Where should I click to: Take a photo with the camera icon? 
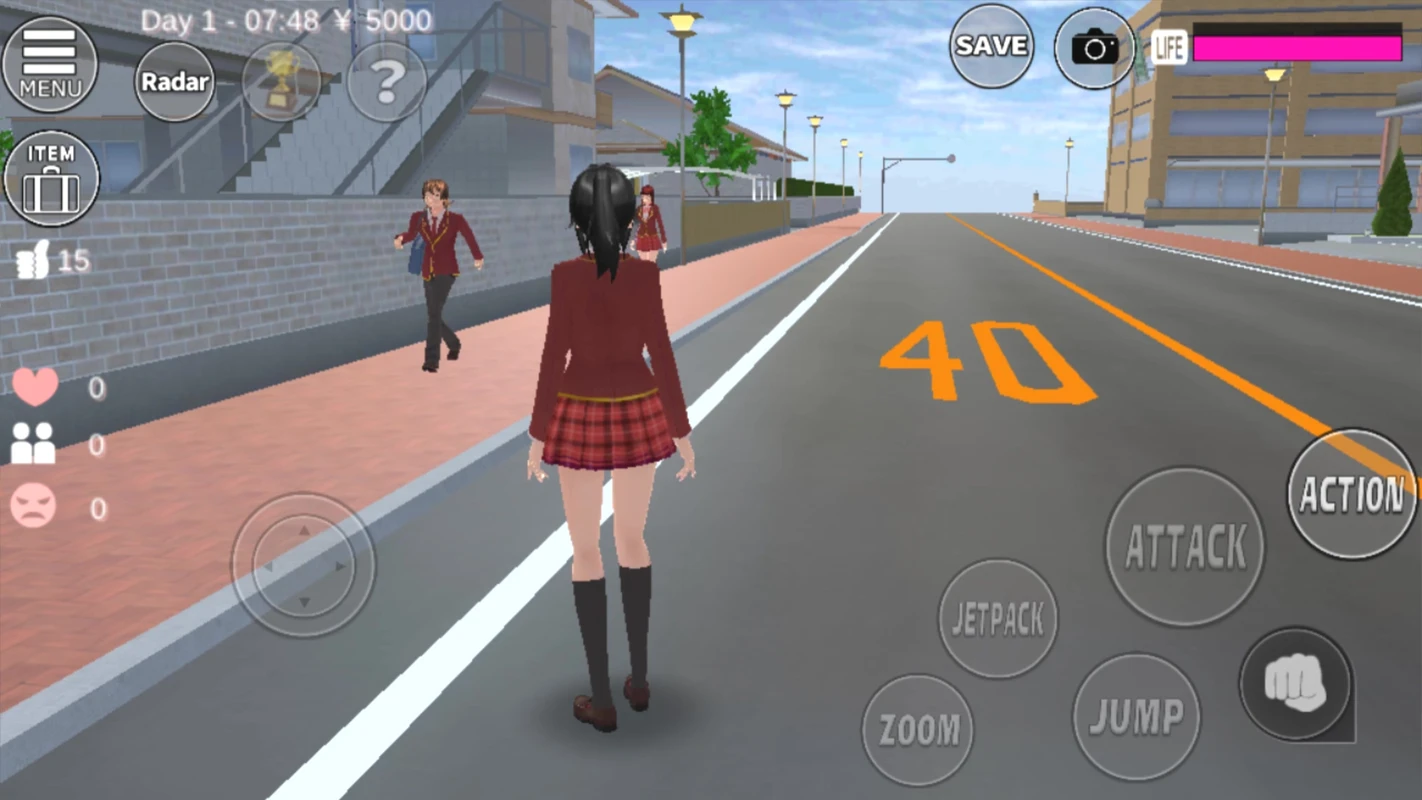[1093, 47]
